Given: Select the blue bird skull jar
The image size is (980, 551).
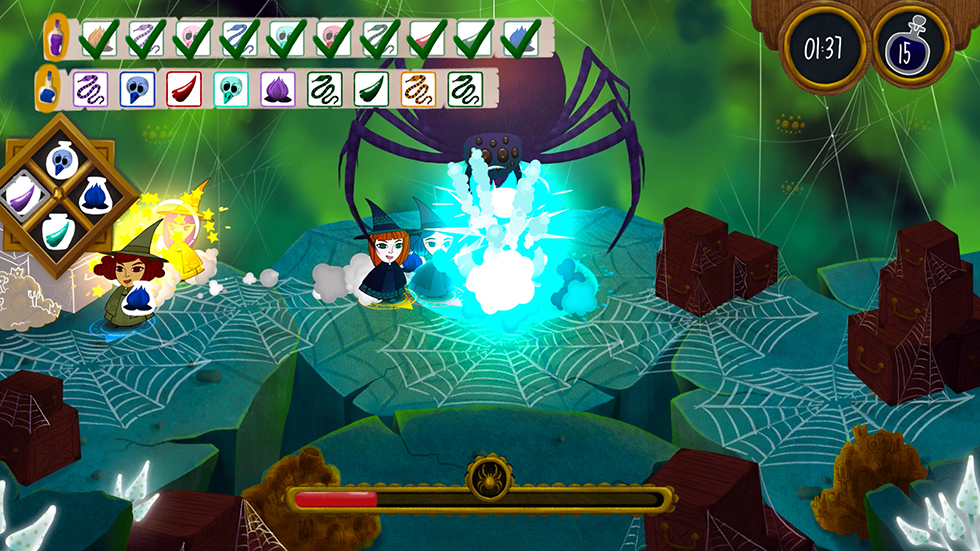Looking at the screenshot, I should 63,160.
